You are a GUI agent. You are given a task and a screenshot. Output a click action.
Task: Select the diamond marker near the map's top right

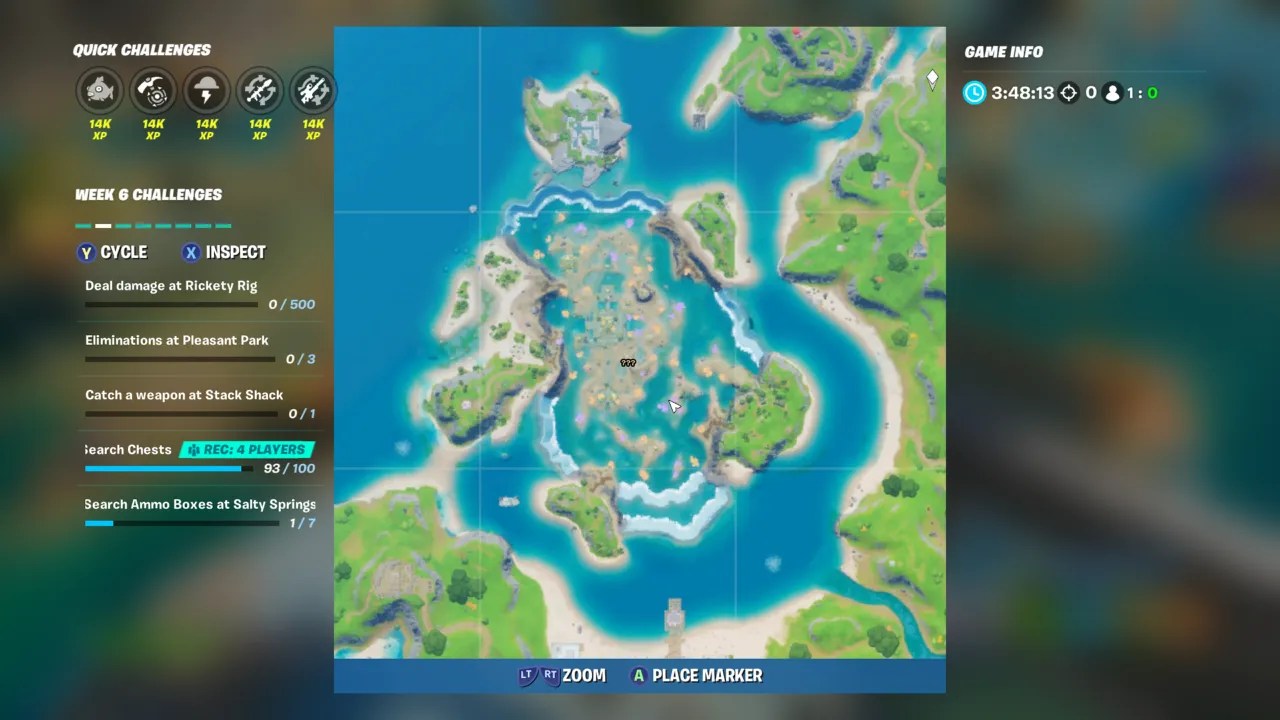pyautogui.click(x=932, y=78)
